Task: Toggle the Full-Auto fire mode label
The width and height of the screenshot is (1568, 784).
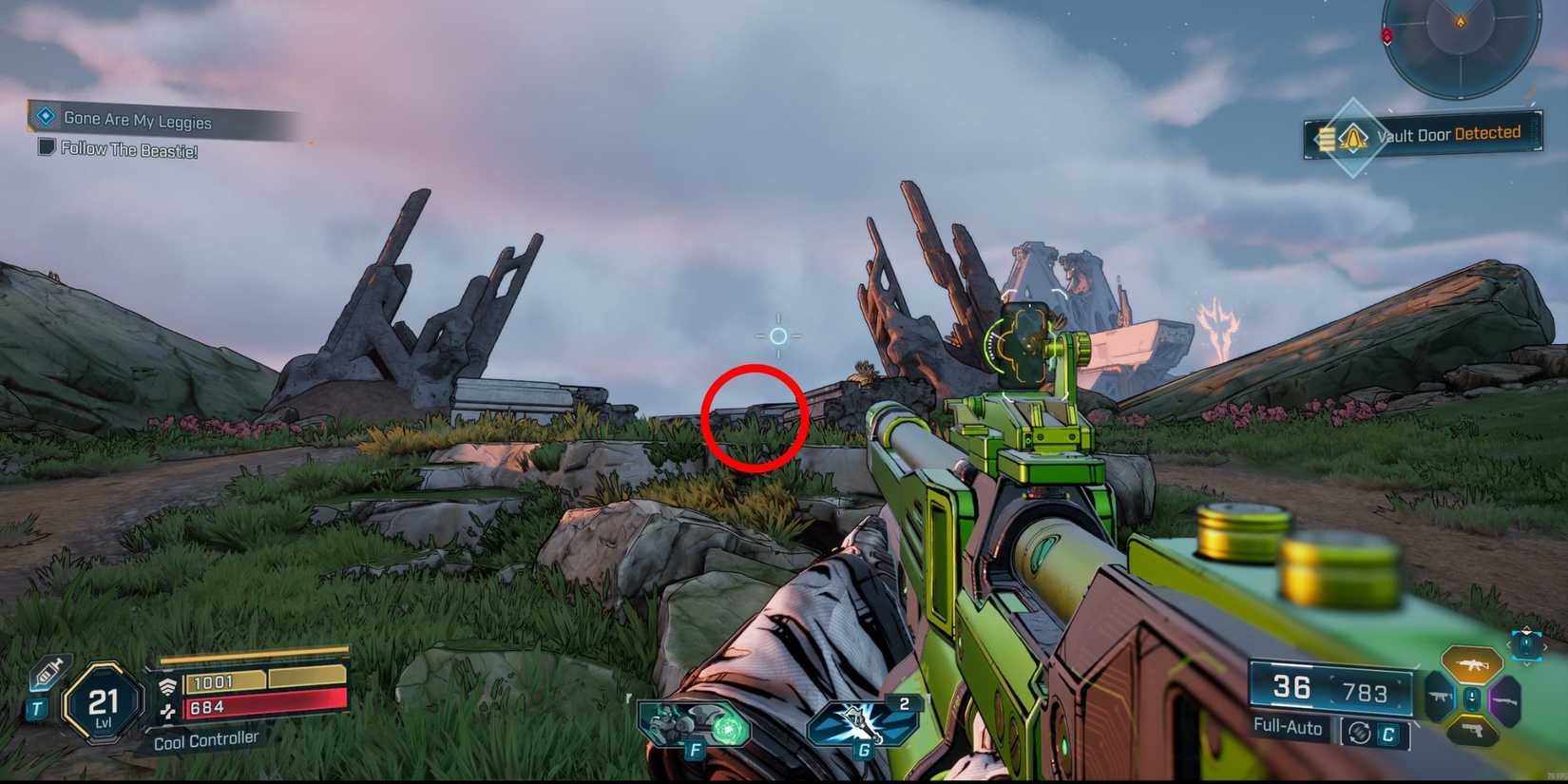Action: 1288,728
